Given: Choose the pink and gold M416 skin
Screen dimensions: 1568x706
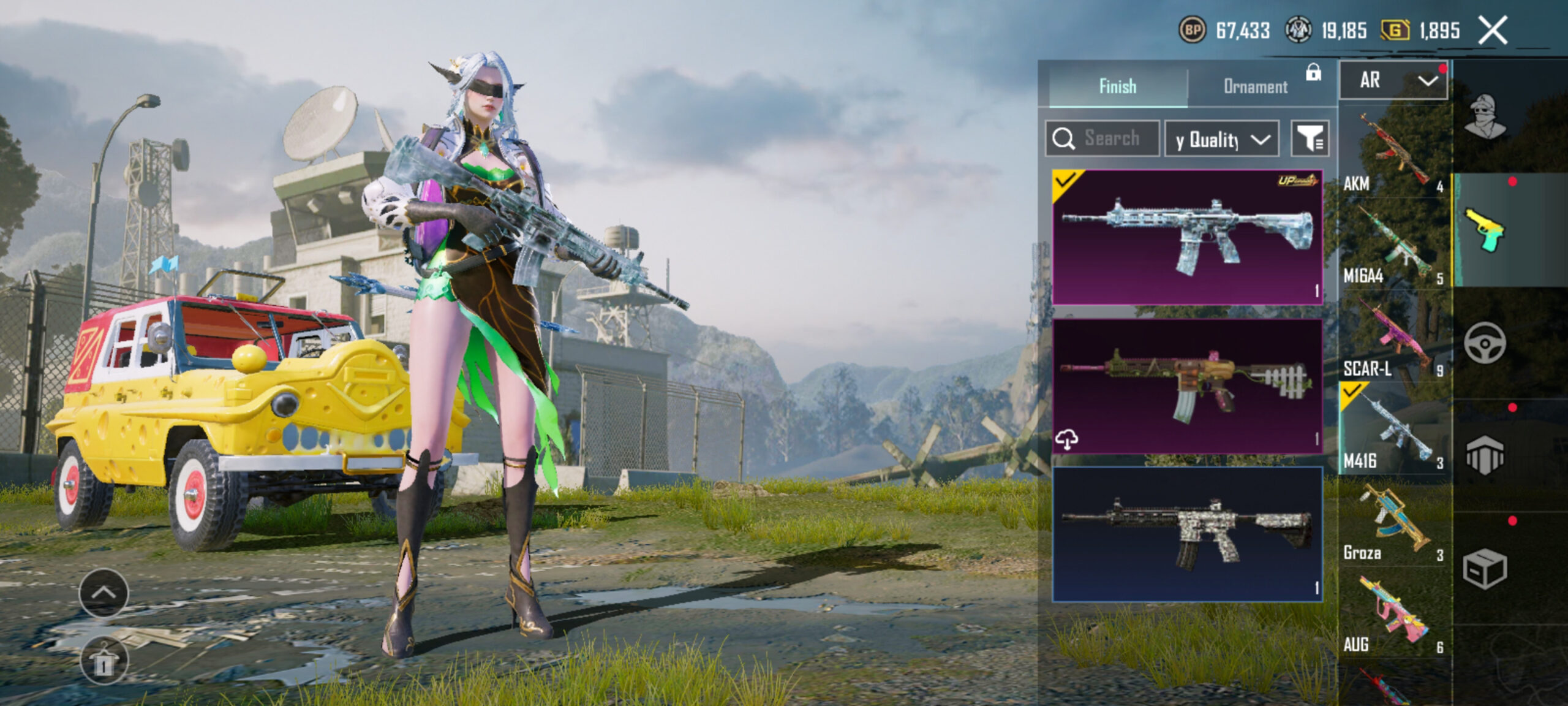Looking at the screenshot, I should click(1187, 386).
